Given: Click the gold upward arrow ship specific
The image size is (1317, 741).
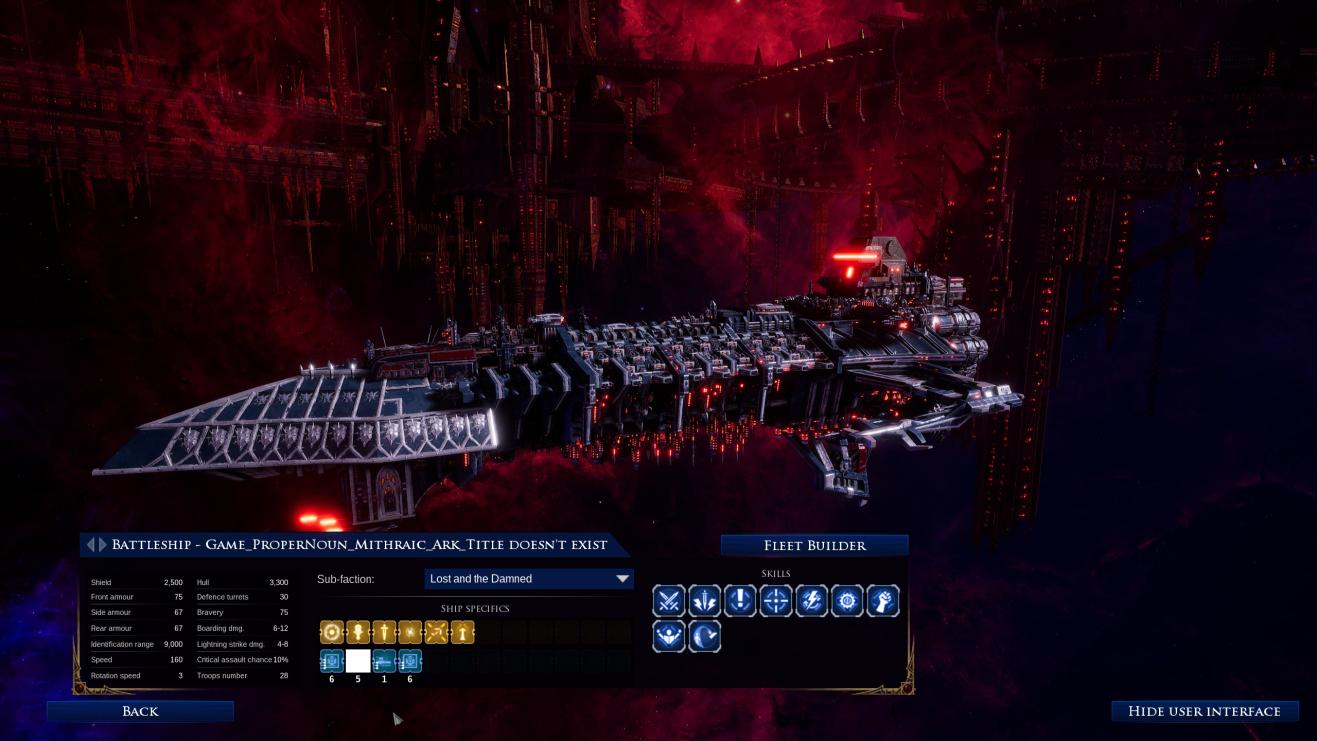Looking at the screenshot, I should (462, 632).
